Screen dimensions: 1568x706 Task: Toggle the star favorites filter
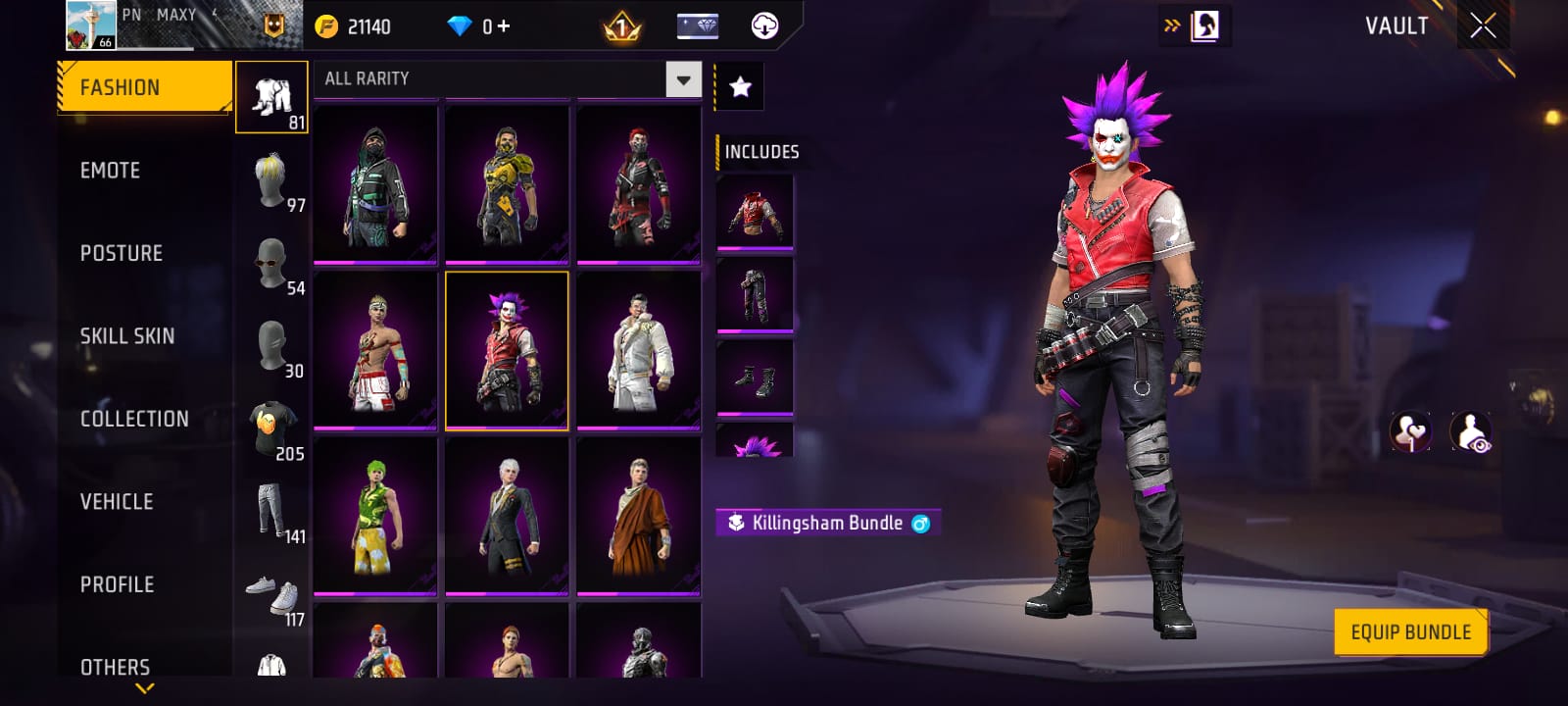tap(741, 87)
